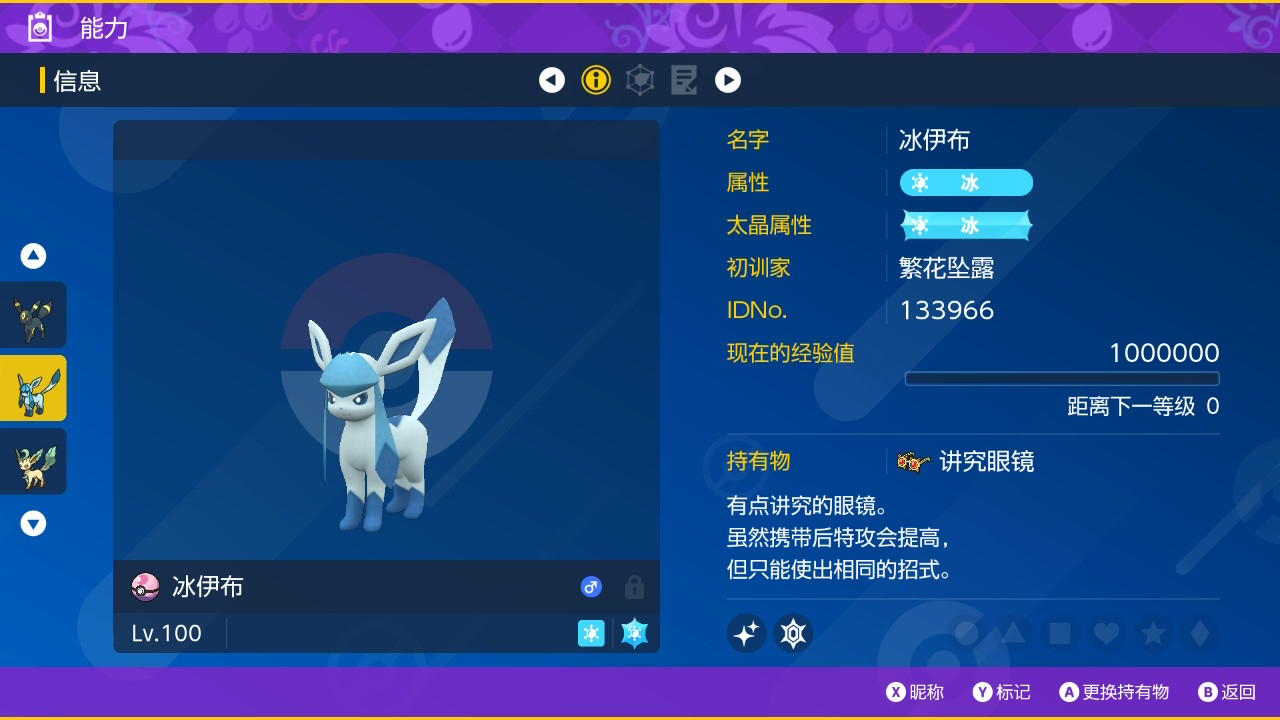
Task: Click the up arrow above the party list
Action: (33, 255)
